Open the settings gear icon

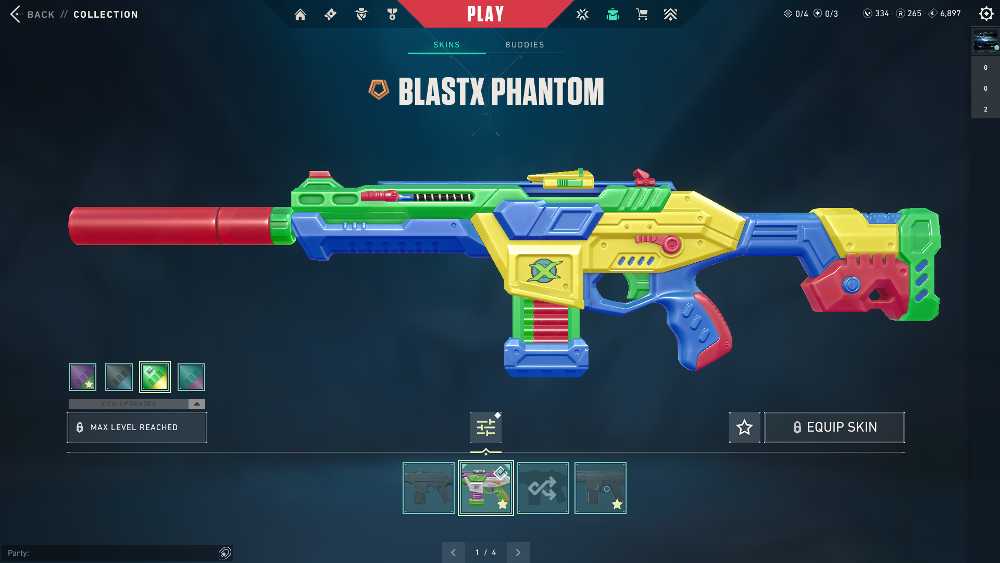(x=985, y=13)
